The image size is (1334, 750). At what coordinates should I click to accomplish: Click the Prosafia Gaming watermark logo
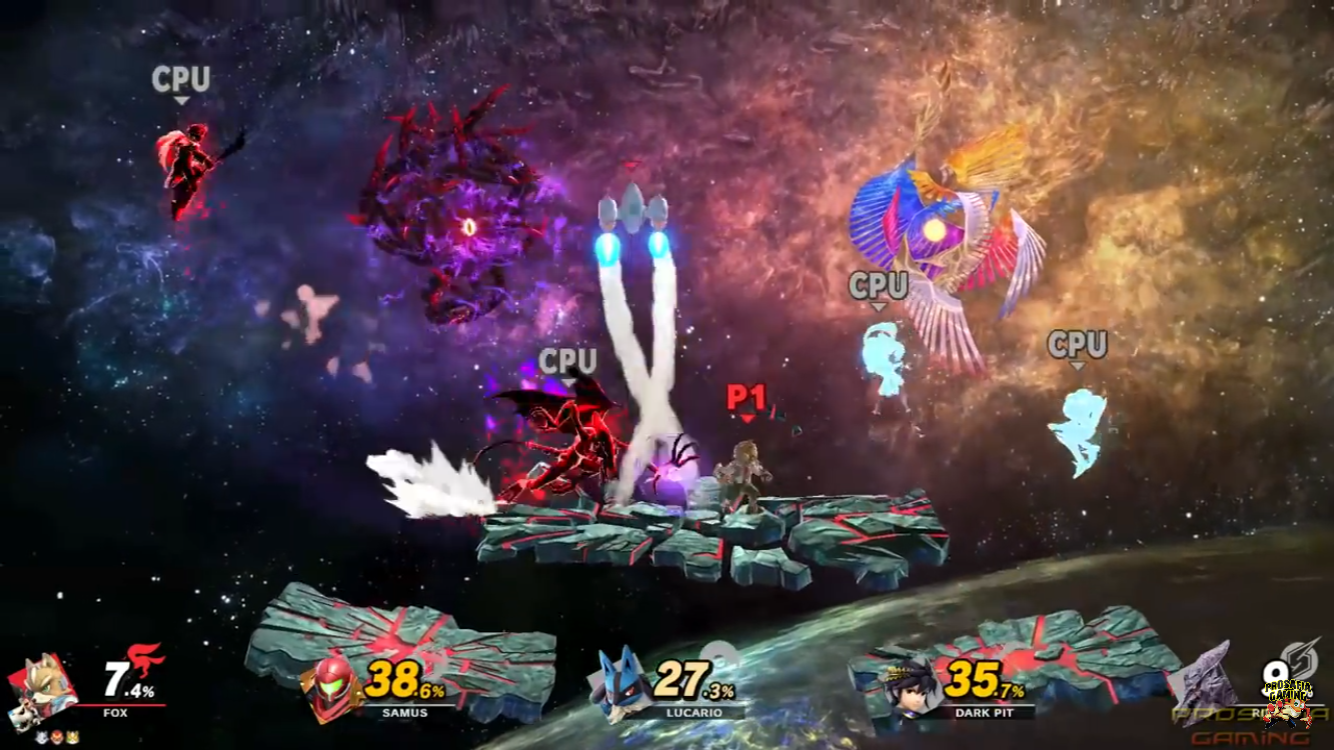pyautogui.click(x=1288, y=702)
